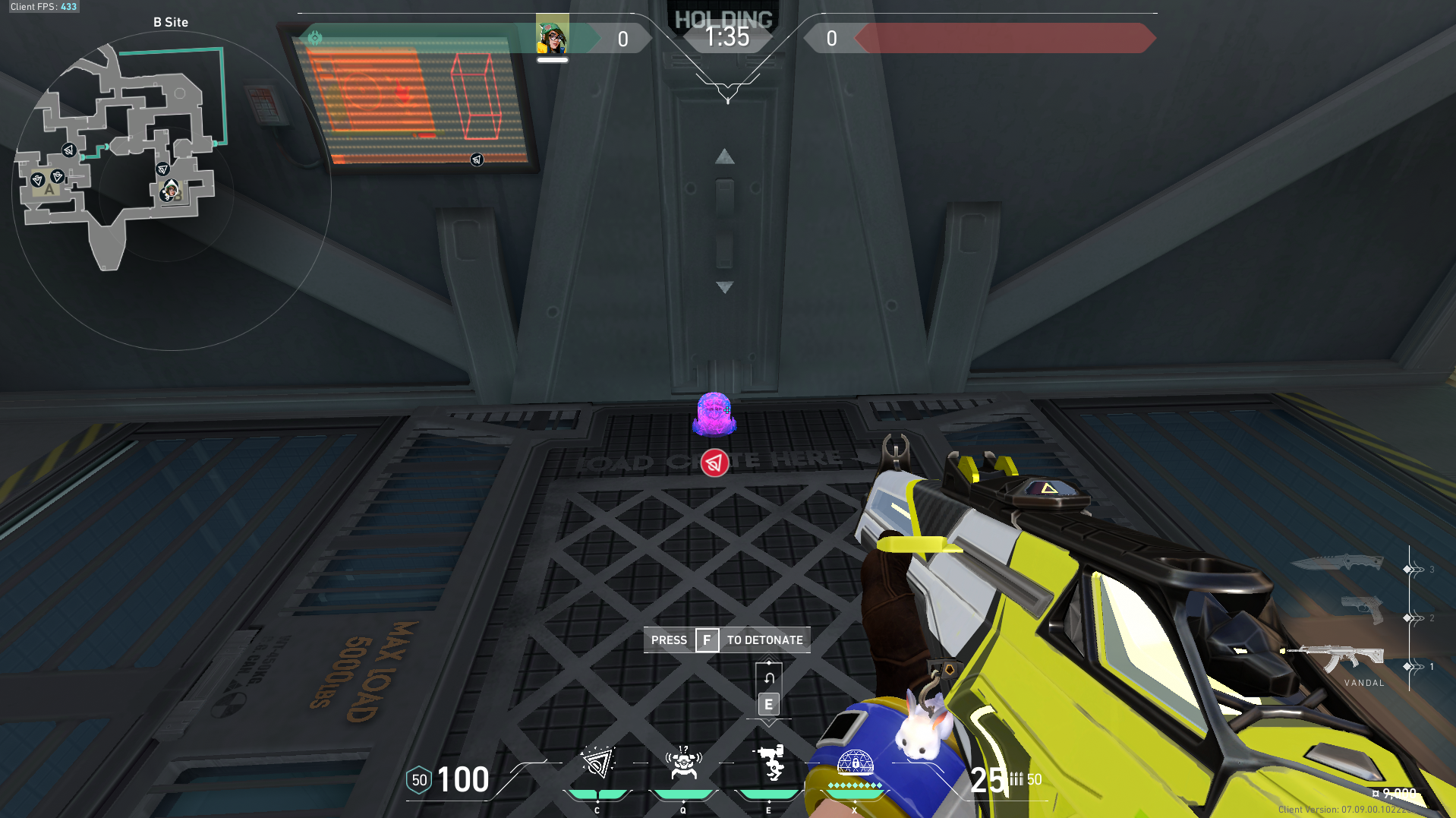Click the PRESS F TO DETONATE prompt
This screenshot has width=1456, height=818.
[726, 640]
